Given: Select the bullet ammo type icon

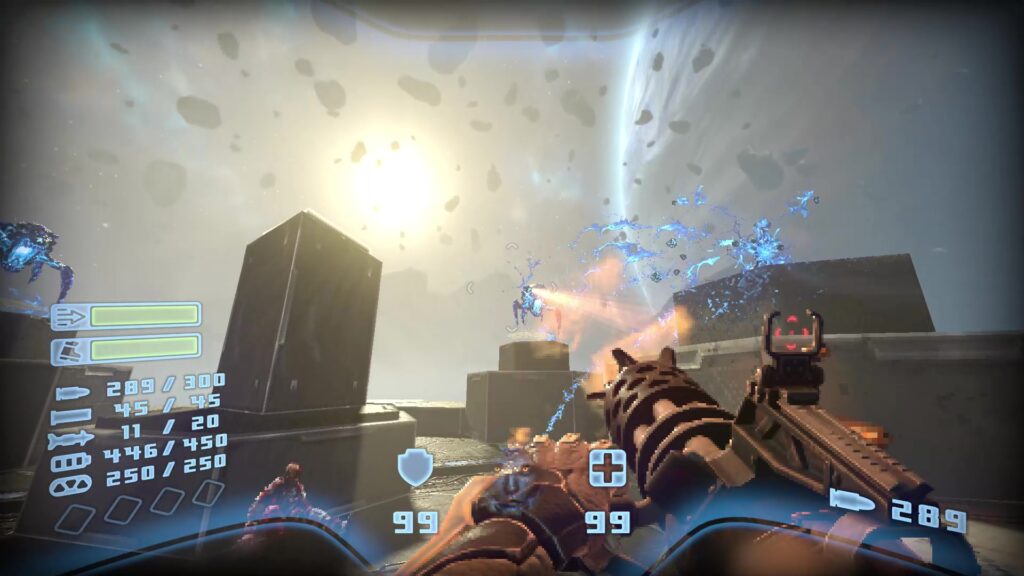Looking at the screenshot, I should [72, 394].
